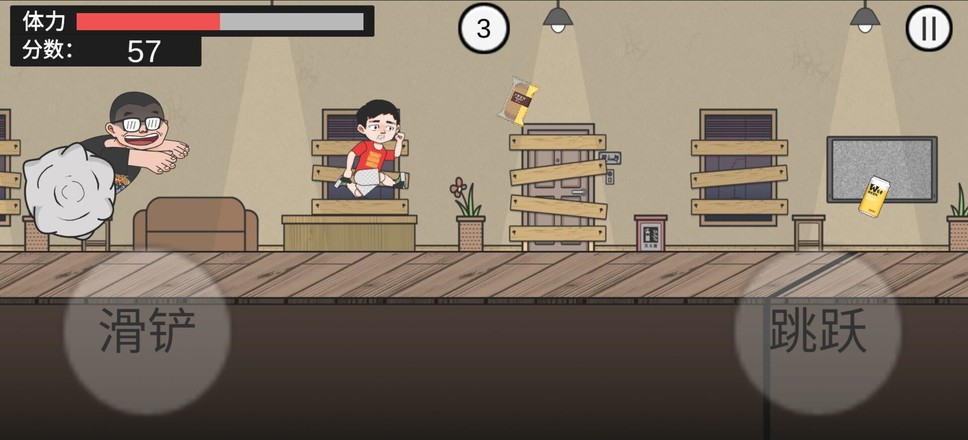Pause the game with the pause icon
The height and width of the screenshot is (440, 968).
point(929,28)
